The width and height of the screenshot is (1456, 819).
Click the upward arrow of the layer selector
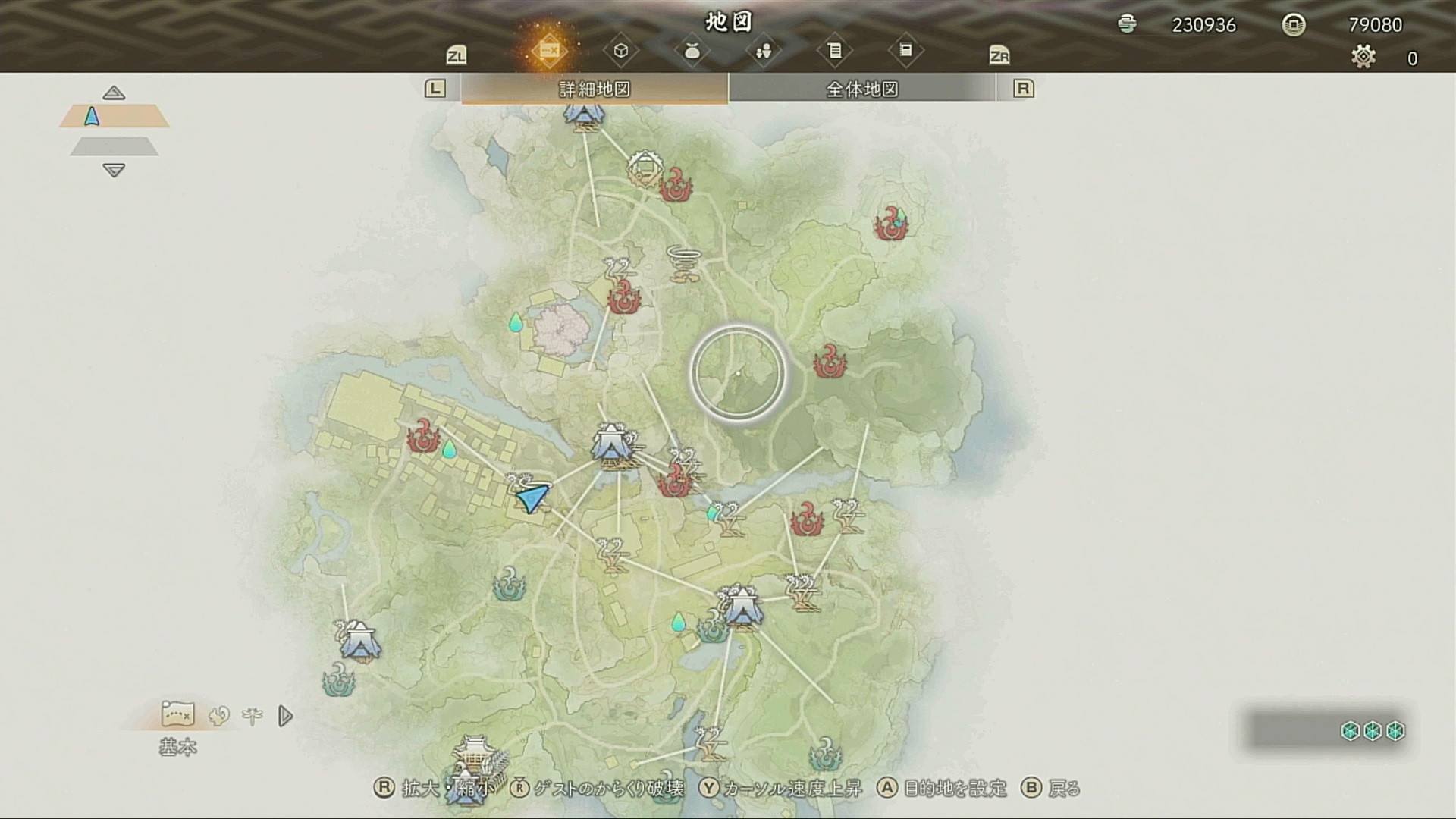114,93
